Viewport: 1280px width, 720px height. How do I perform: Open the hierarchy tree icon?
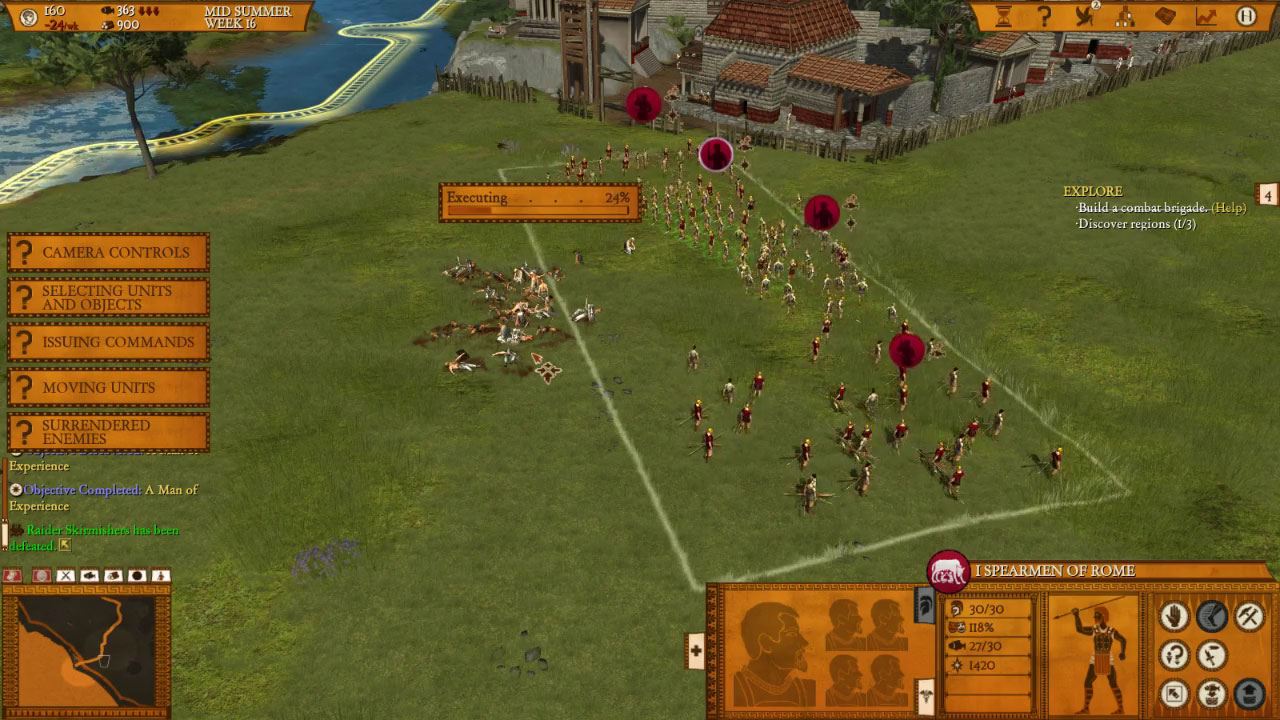pyautogui.click(x=1125, y=16)
